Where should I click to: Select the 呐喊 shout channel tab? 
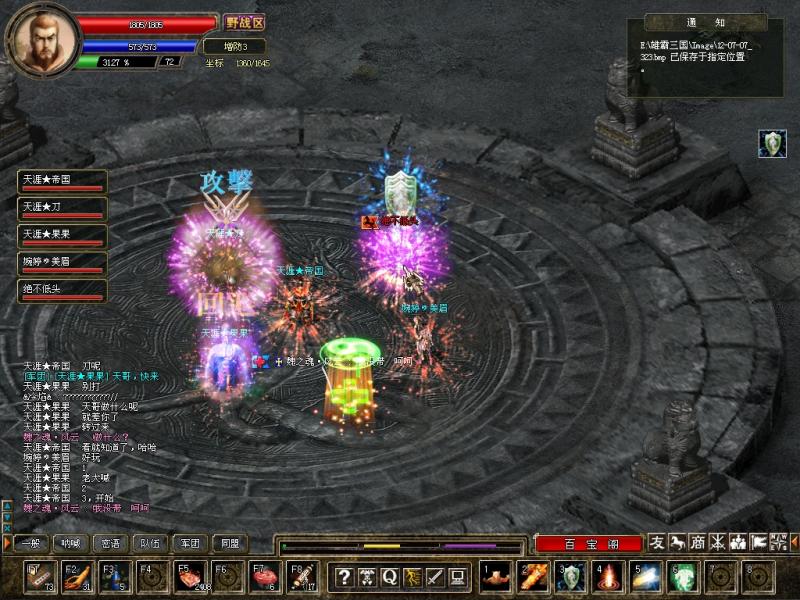point(70,544)
